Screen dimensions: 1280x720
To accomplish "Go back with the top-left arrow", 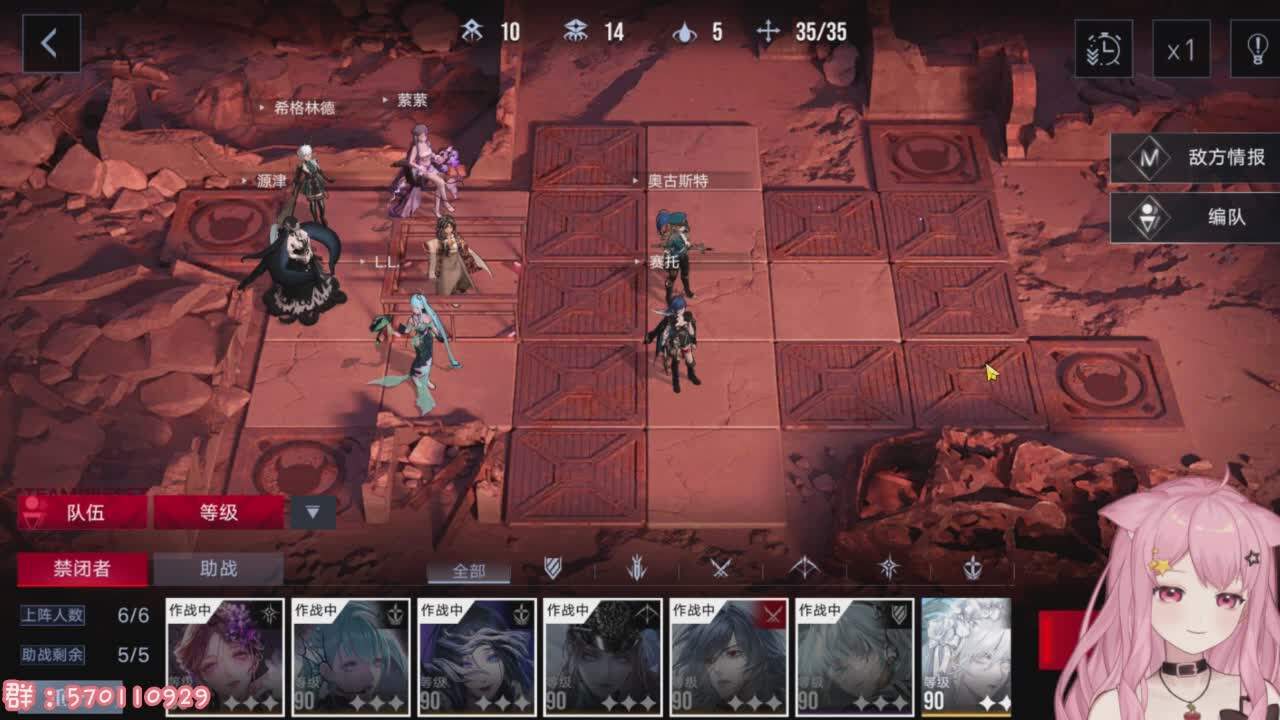I will 50,44.
